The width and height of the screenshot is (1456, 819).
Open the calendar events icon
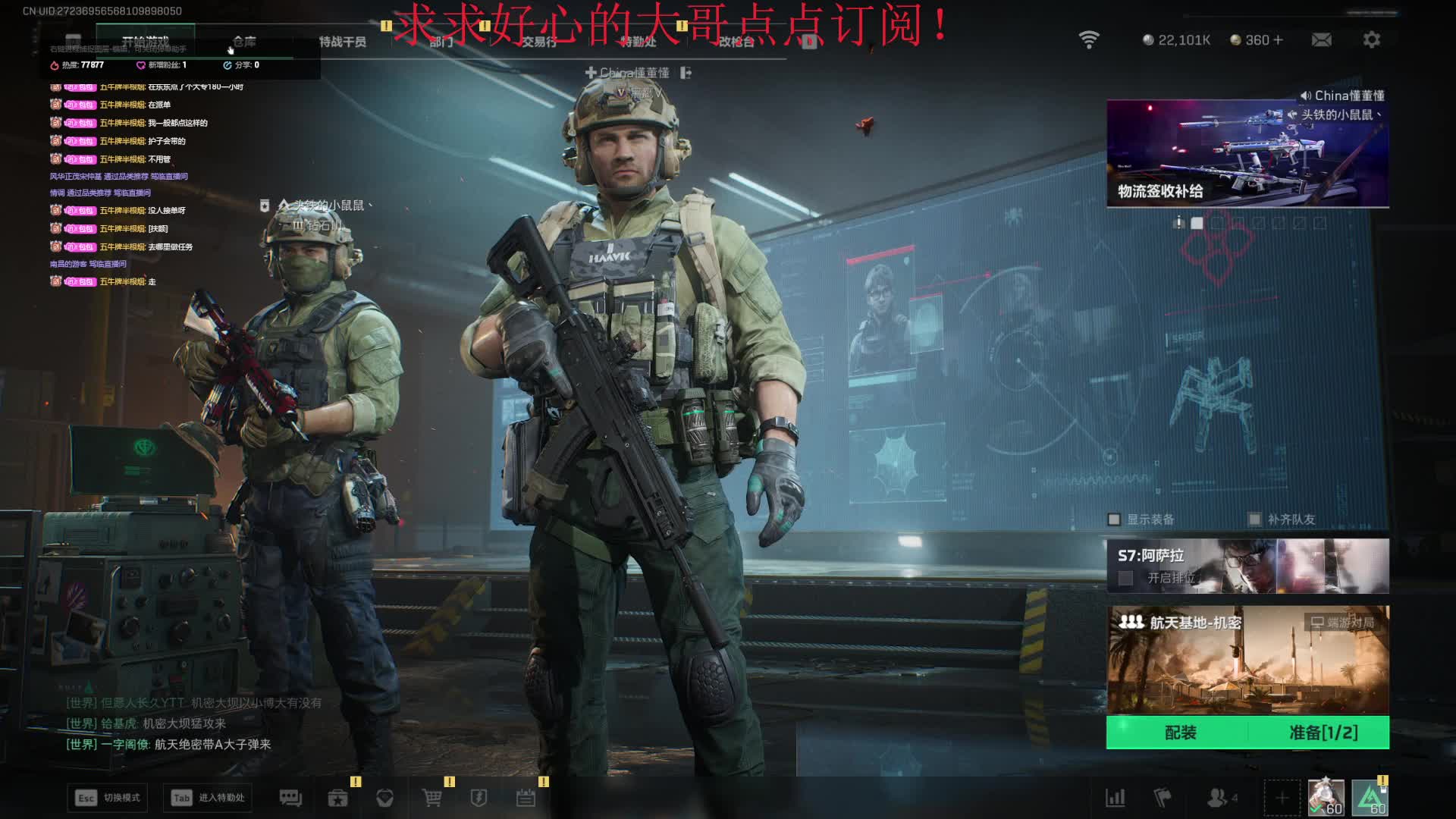click(526, 798)
